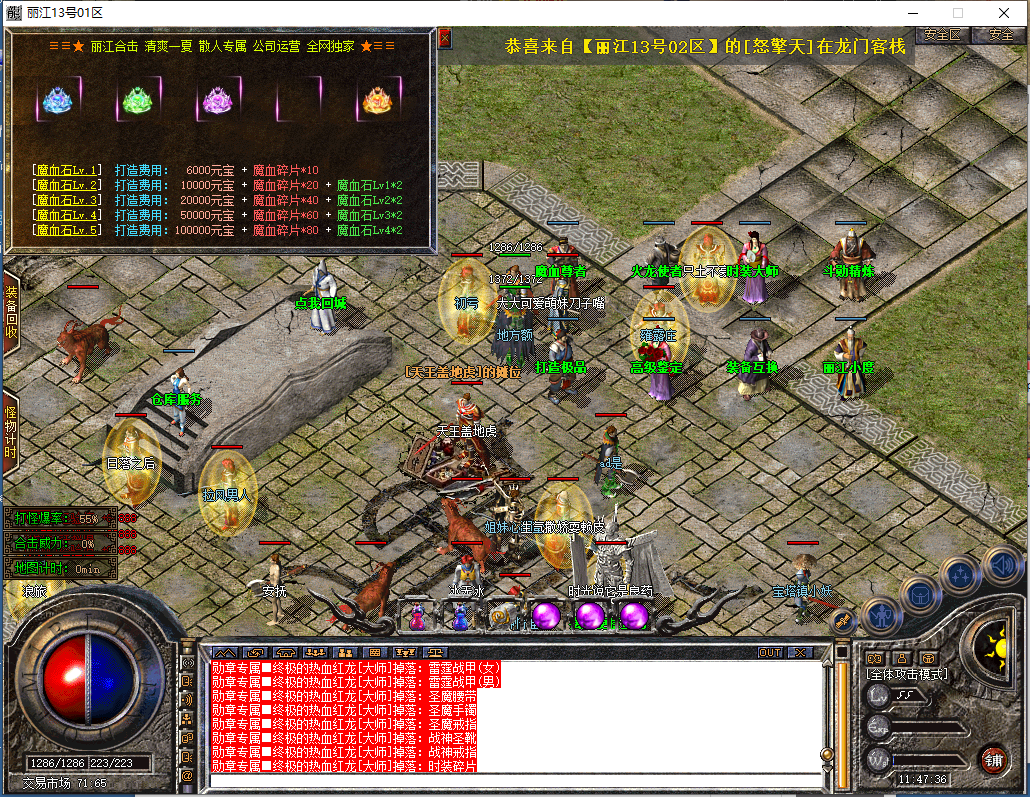Image resolution: width=1030 pixels, height=797 pixels.
Task: Open the 怪物计时 side tab
Action: tap(11, 432)
